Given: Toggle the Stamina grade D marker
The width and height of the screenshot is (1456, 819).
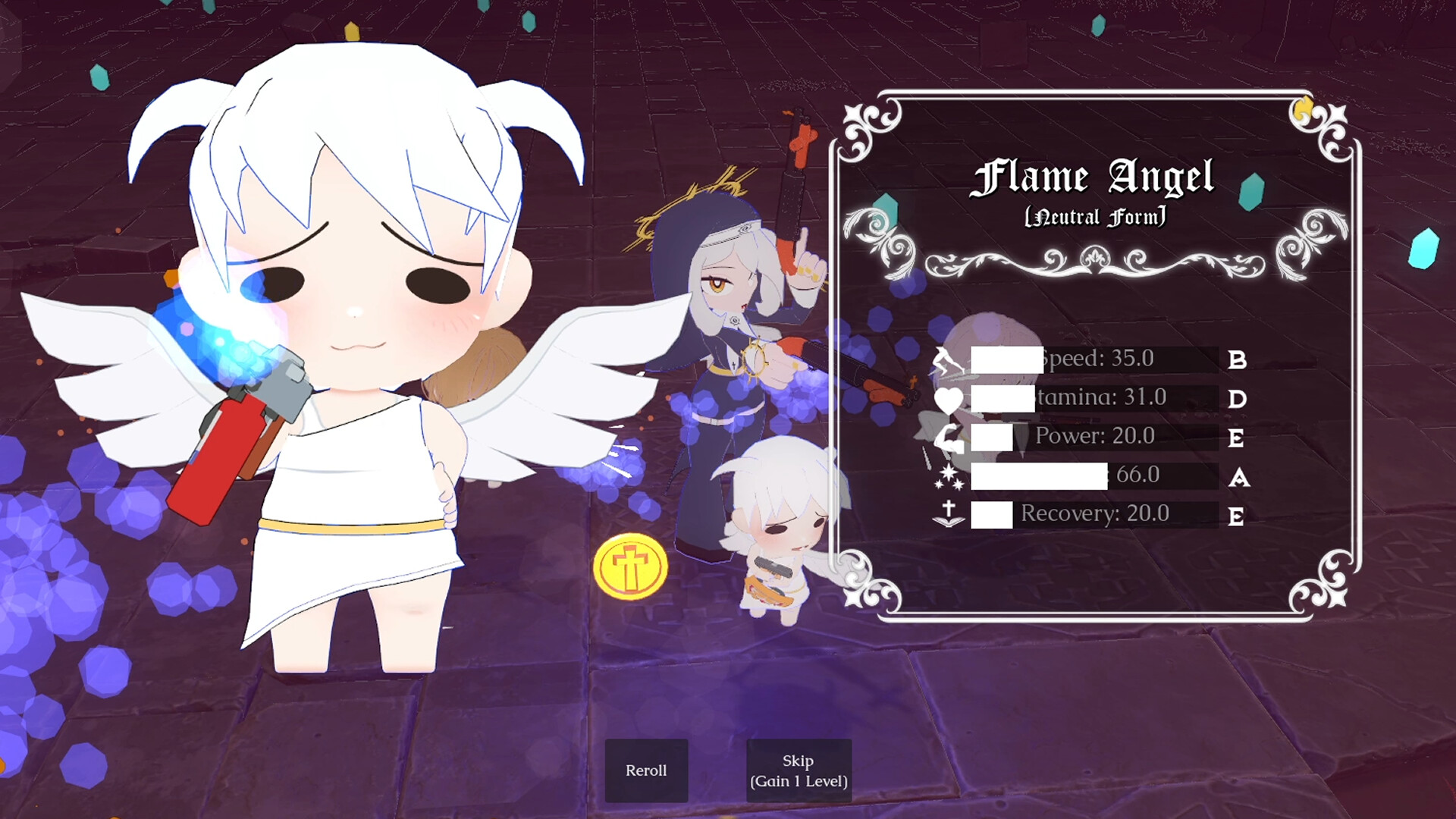Looking at the screenshot, I should tap(1236, 400).
